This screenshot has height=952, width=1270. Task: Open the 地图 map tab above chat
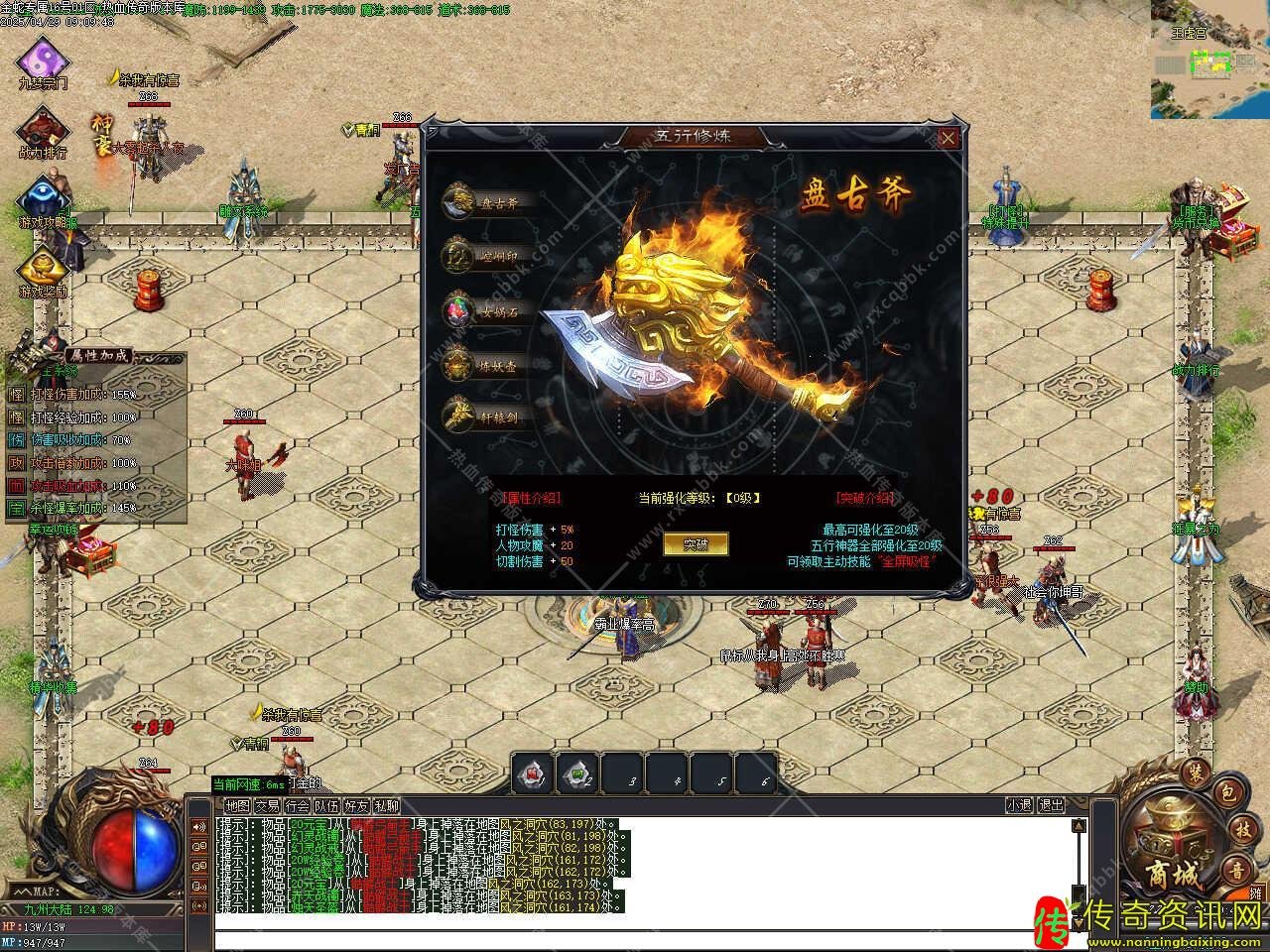[237, 805]
